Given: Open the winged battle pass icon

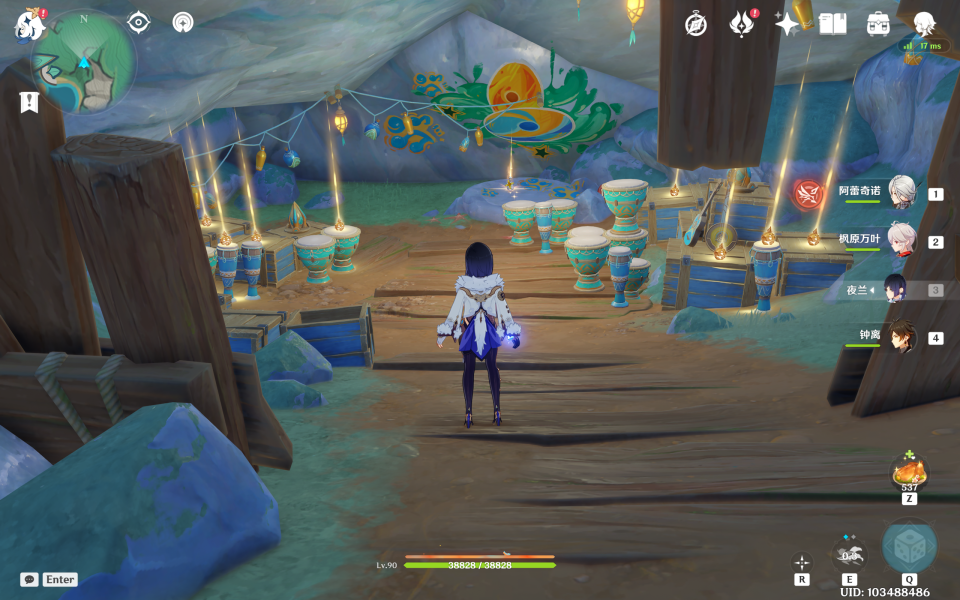Looking at the screenshot, I should coord(741,24).
